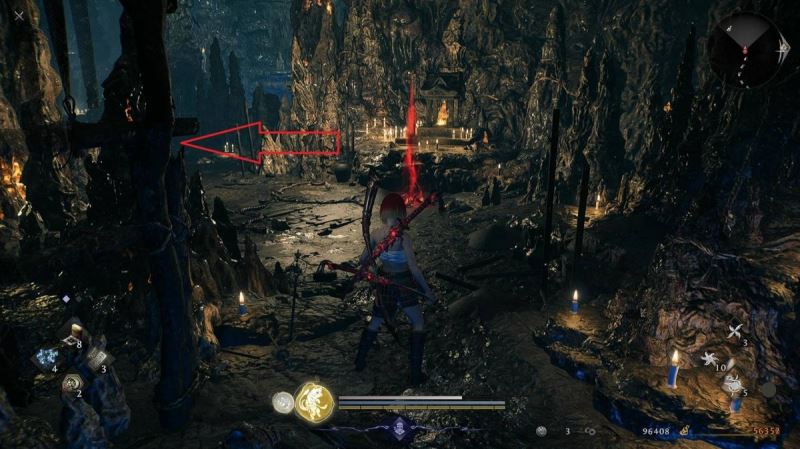Screen dimensions: 800x449
Task: Select the spiral item slot showing 2
Action: [71, 383]
